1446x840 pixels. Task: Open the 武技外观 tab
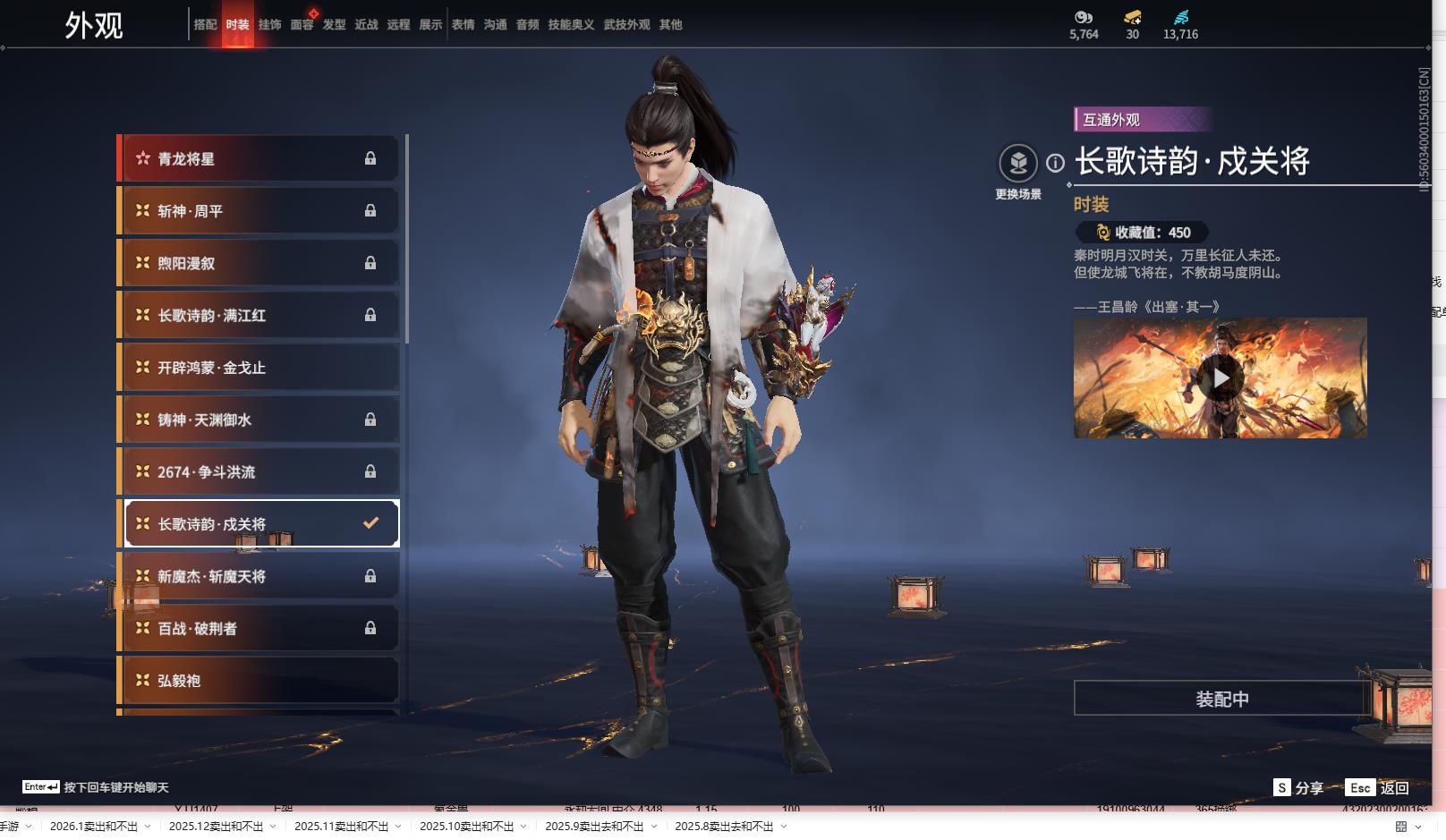[626, 25]
